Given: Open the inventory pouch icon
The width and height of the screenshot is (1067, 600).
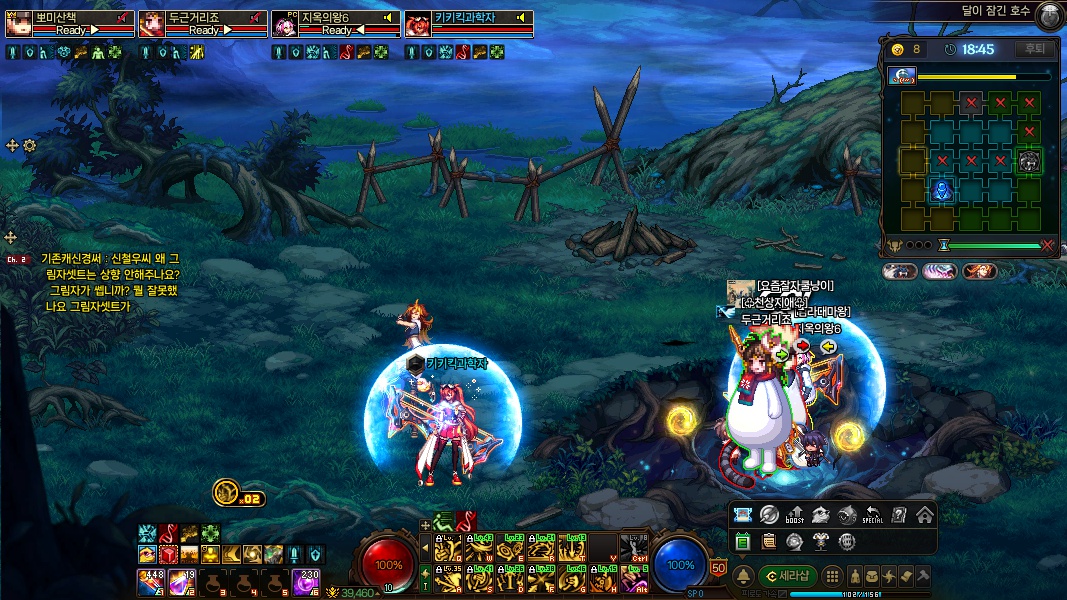Looking at the screenshot, I should 874,576.
